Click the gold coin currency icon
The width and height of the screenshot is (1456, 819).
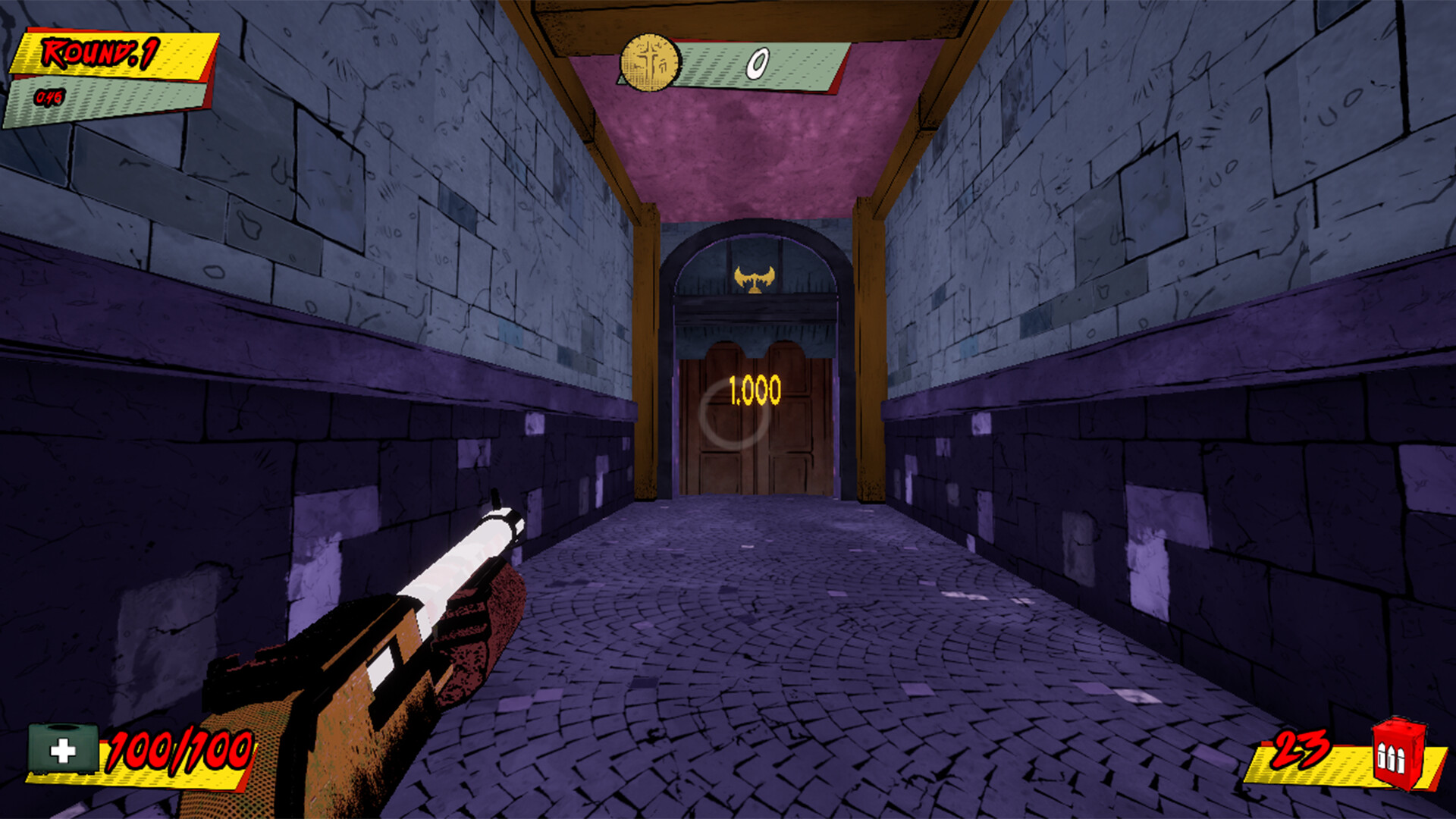[648, 61]
